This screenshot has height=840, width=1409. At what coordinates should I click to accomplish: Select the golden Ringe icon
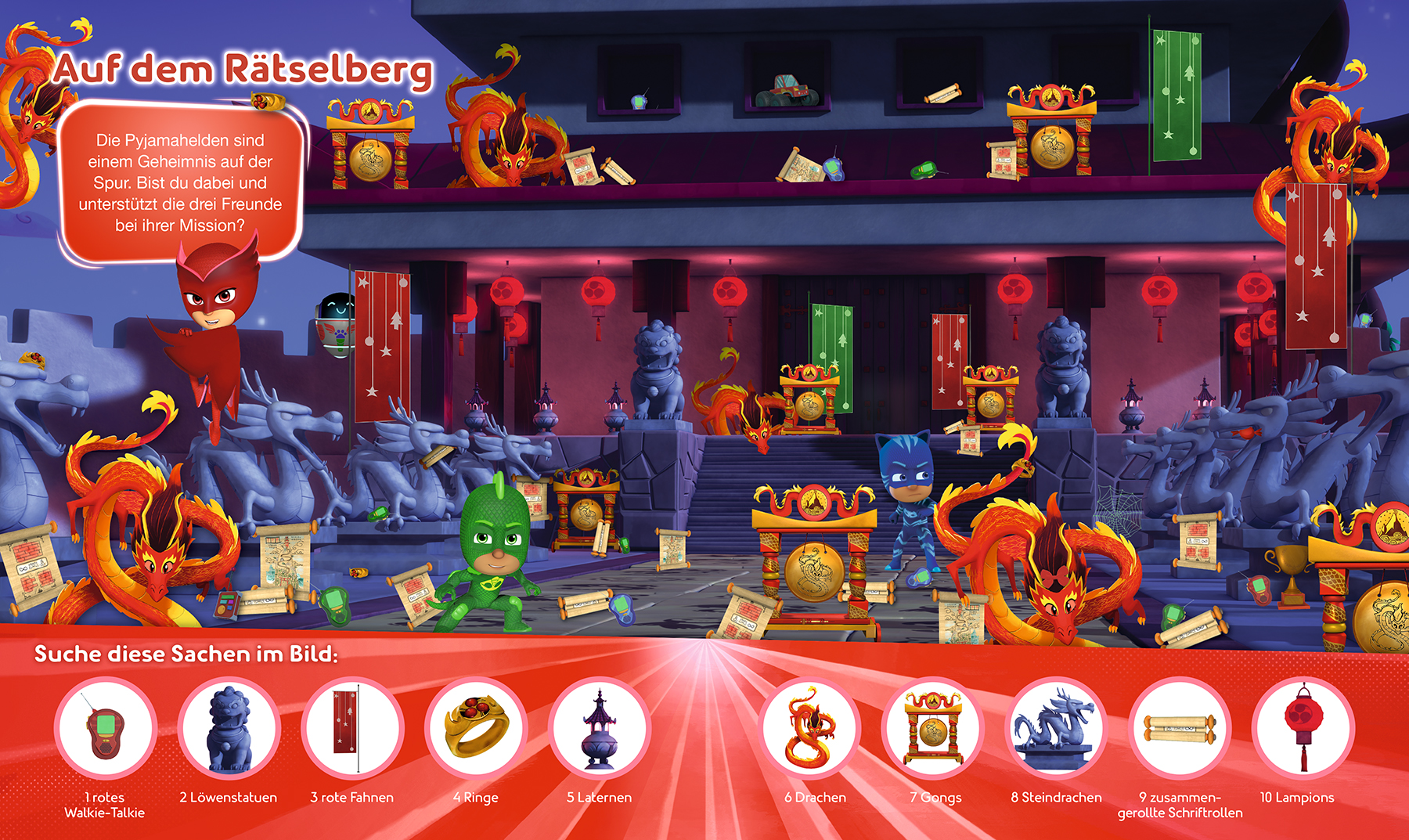476,729
